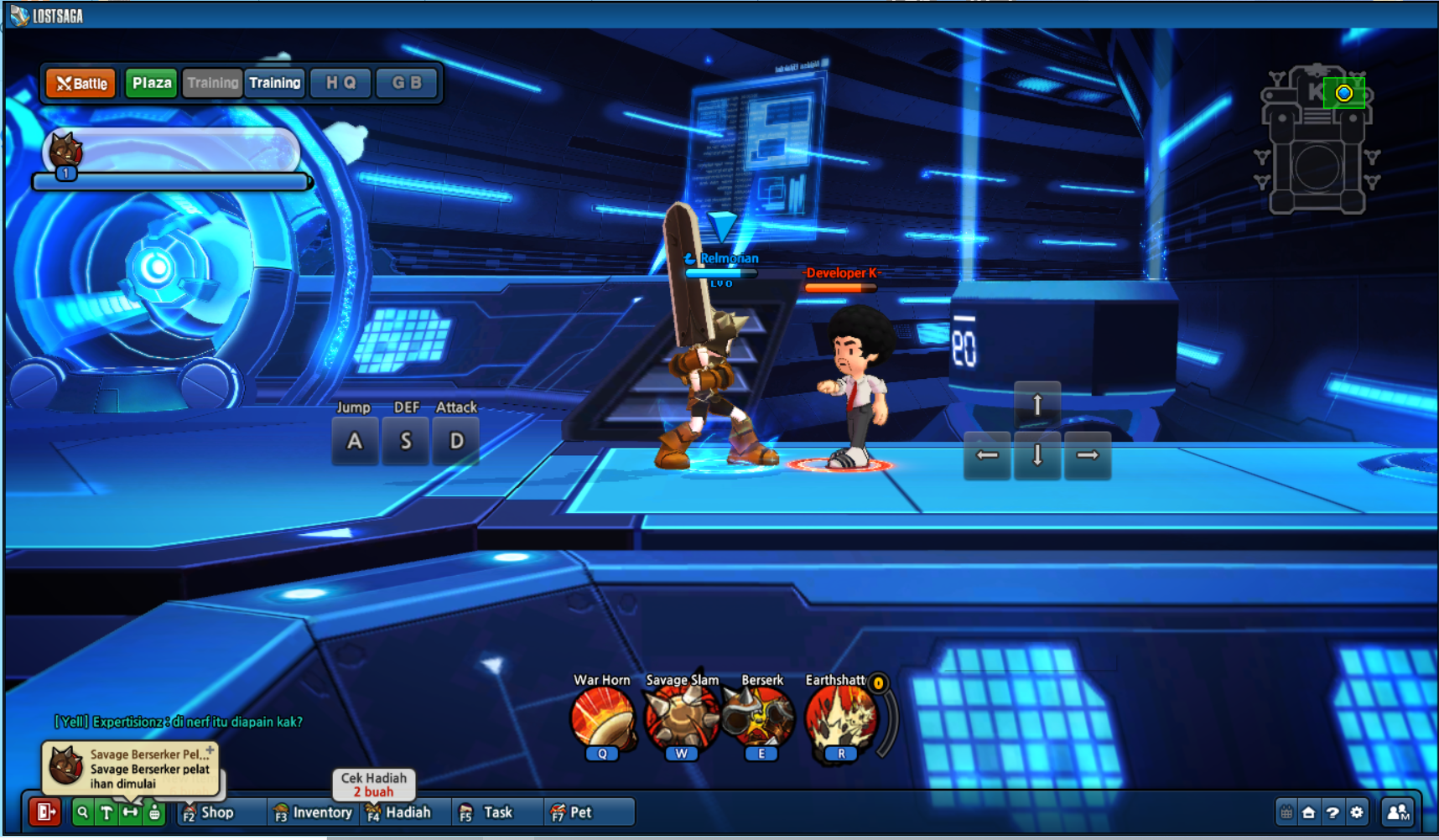Activate the Earthshatter skill icon

(x=840, y=718)
